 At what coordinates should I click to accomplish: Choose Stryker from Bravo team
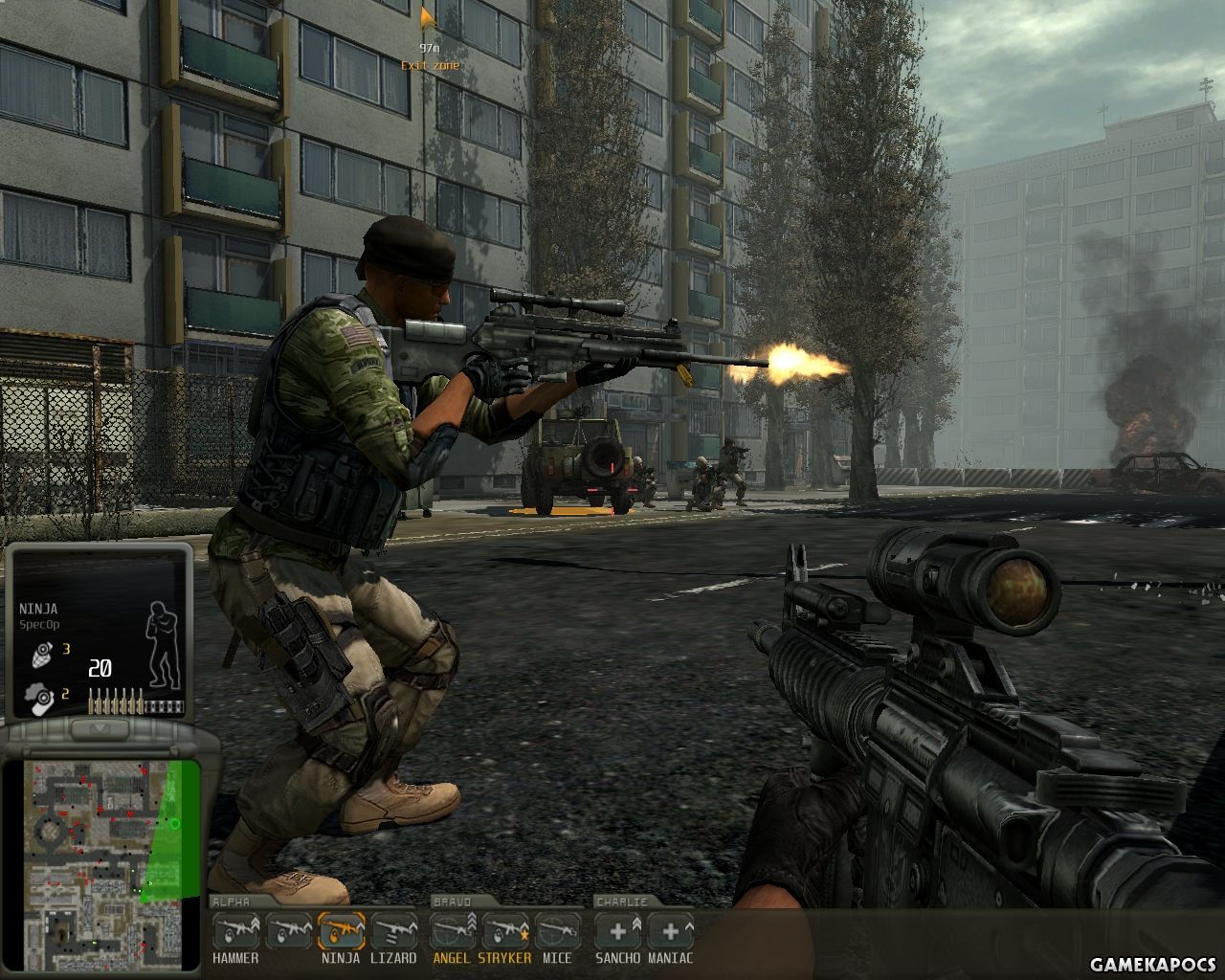pyautogui.click(x=505, y=931)
